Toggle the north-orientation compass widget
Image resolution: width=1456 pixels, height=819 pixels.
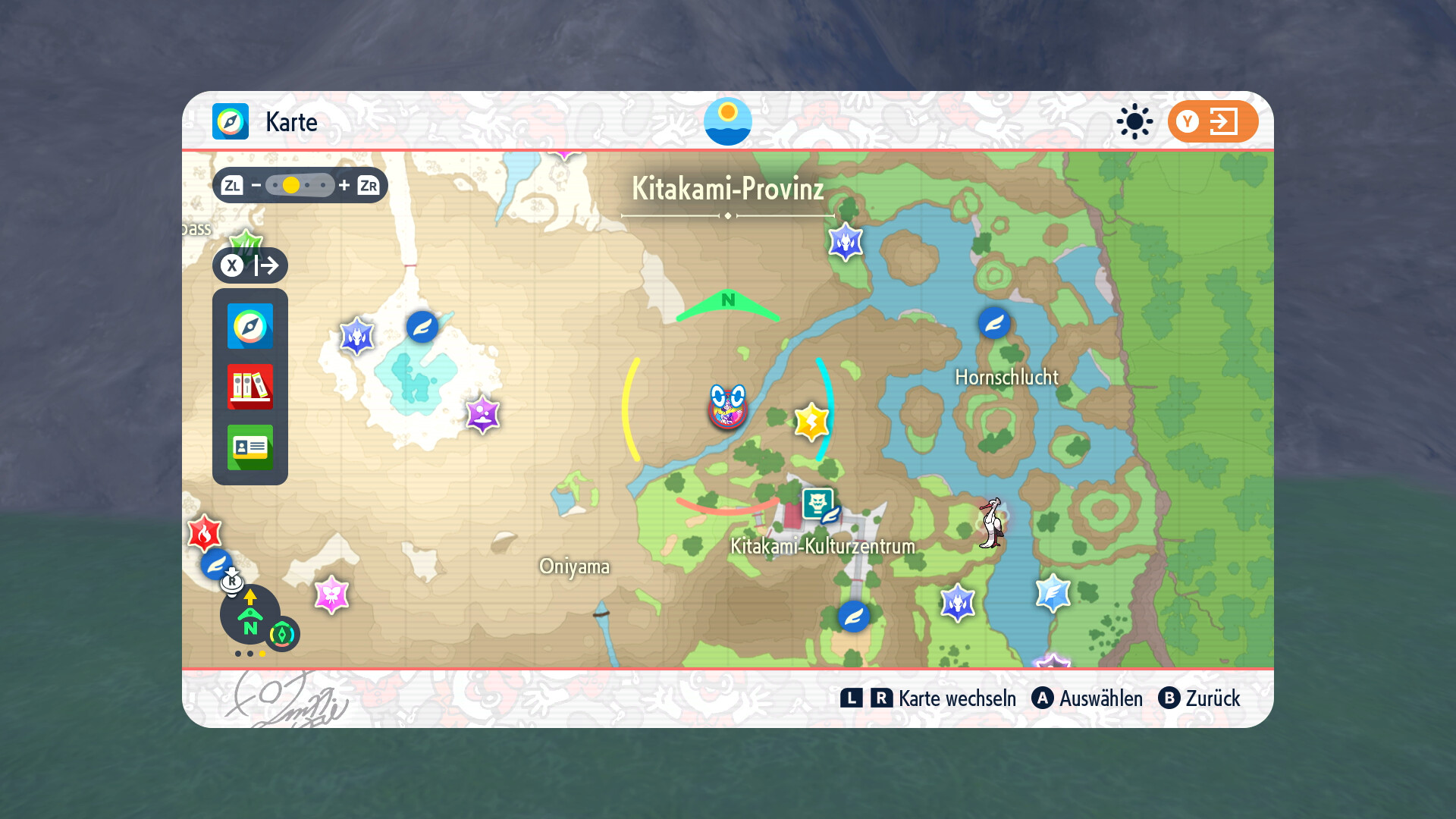tap(250, 614)
